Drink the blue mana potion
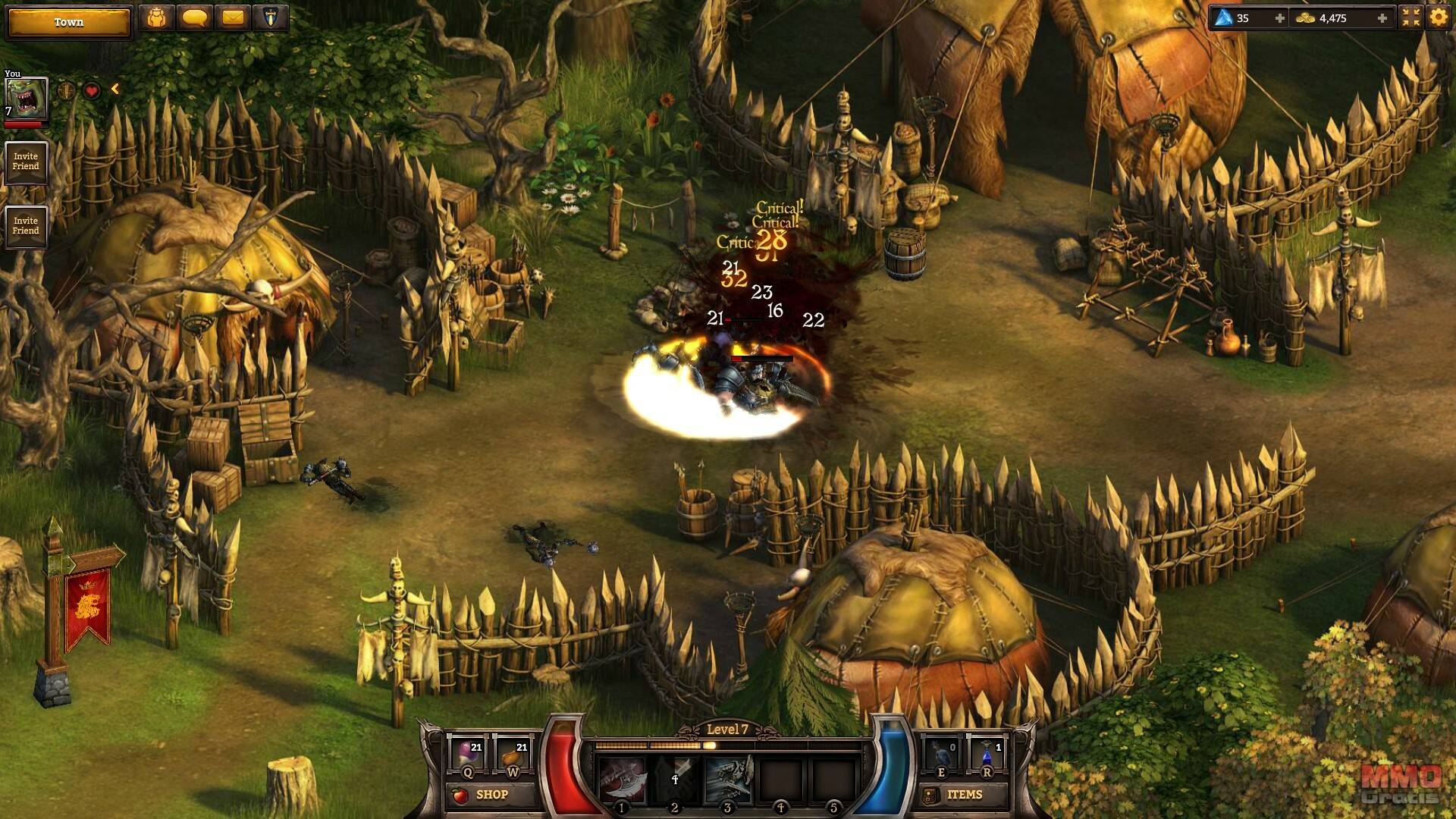1456x819 pixels. point(987,754)
